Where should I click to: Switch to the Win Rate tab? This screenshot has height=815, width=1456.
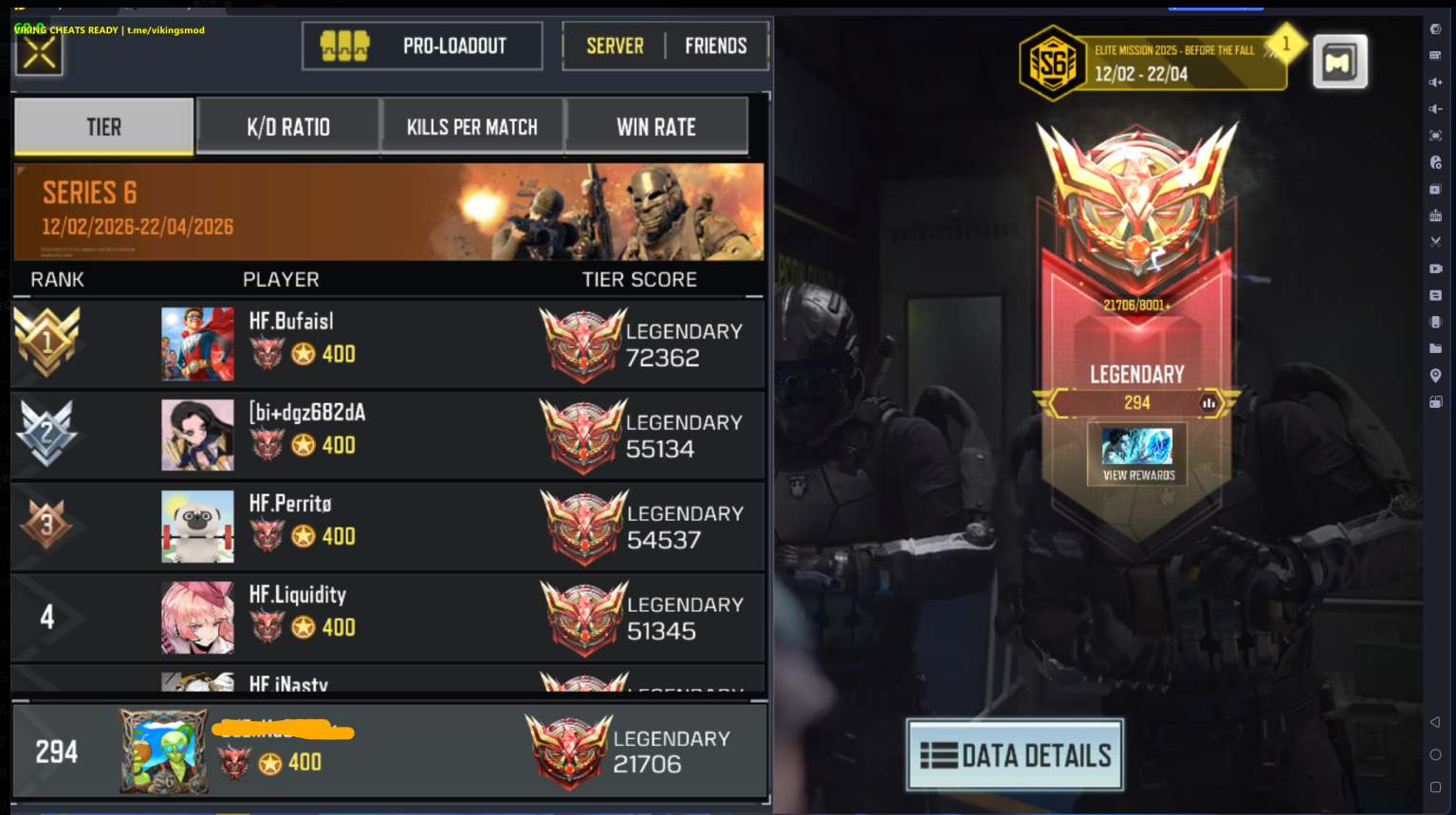tap(657, 125)
